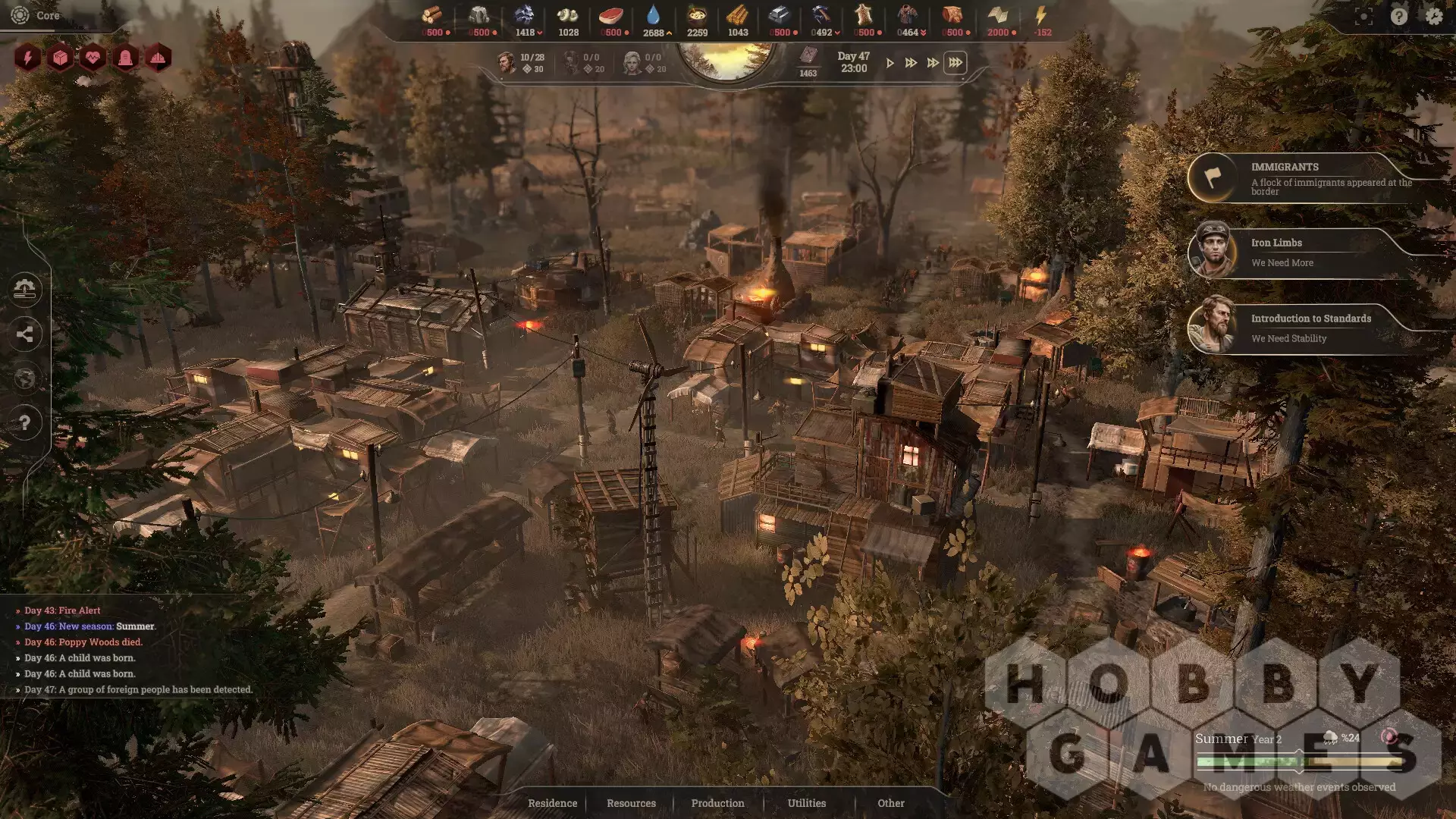This screenshot has width=1456, height=819.
Task: Open the Utilities build category
Action: coord(806,803)
